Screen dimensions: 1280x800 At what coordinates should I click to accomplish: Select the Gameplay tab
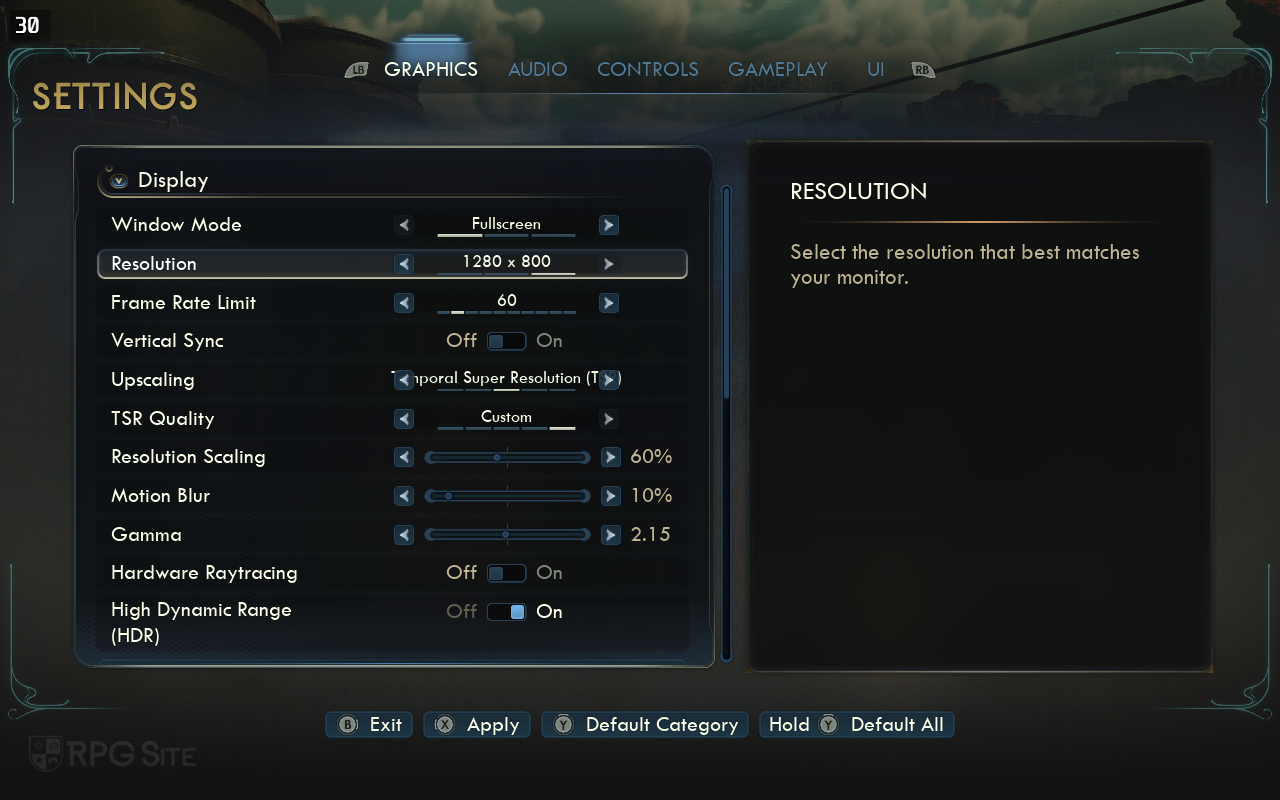777,69
